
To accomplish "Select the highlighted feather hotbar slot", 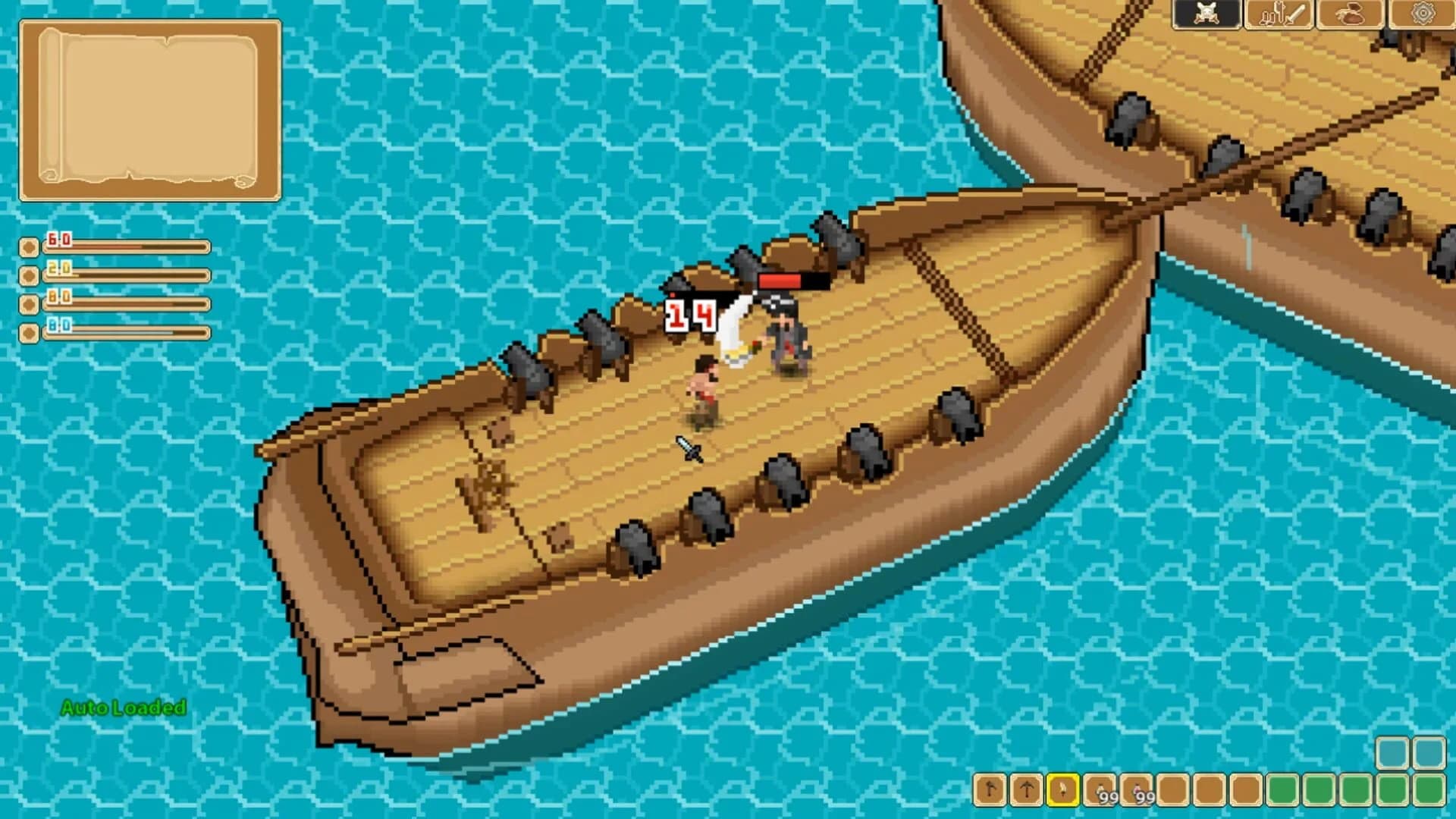I will point(1062,790).
